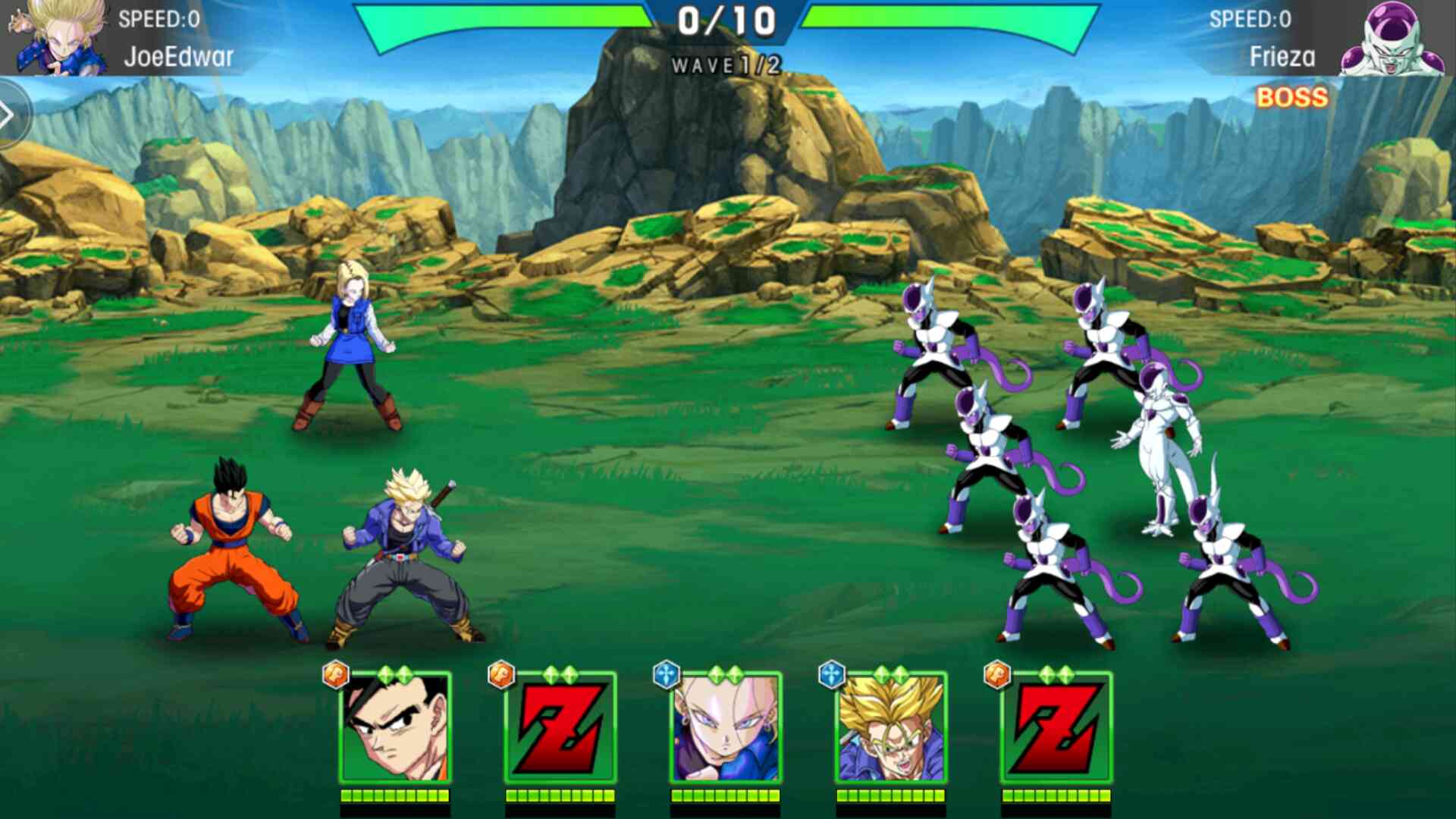Expand the side panel arrow
This screenshot has width=1456, height=819.
9,115
